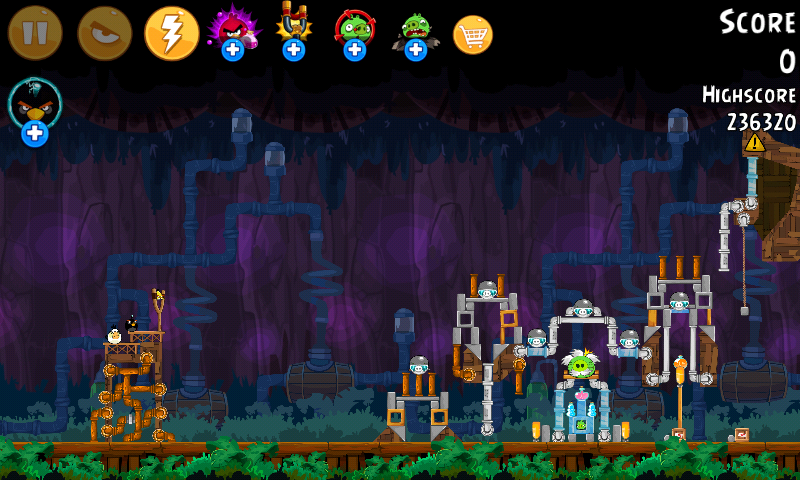Select the King Sling slingshot power-up
The image size is (800, 480).
click(x=293, y=28)
